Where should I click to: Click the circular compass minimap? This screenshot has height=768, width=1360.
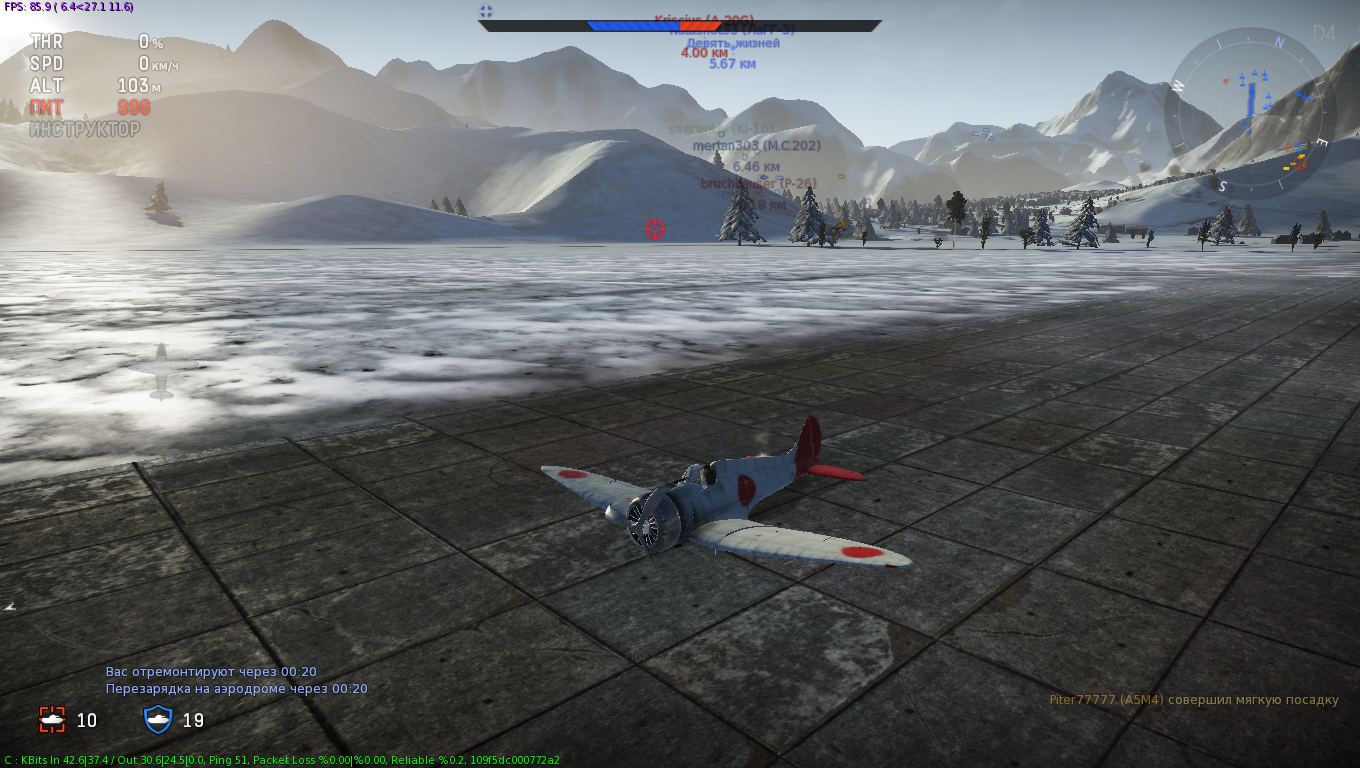(x=1250, y=113)
